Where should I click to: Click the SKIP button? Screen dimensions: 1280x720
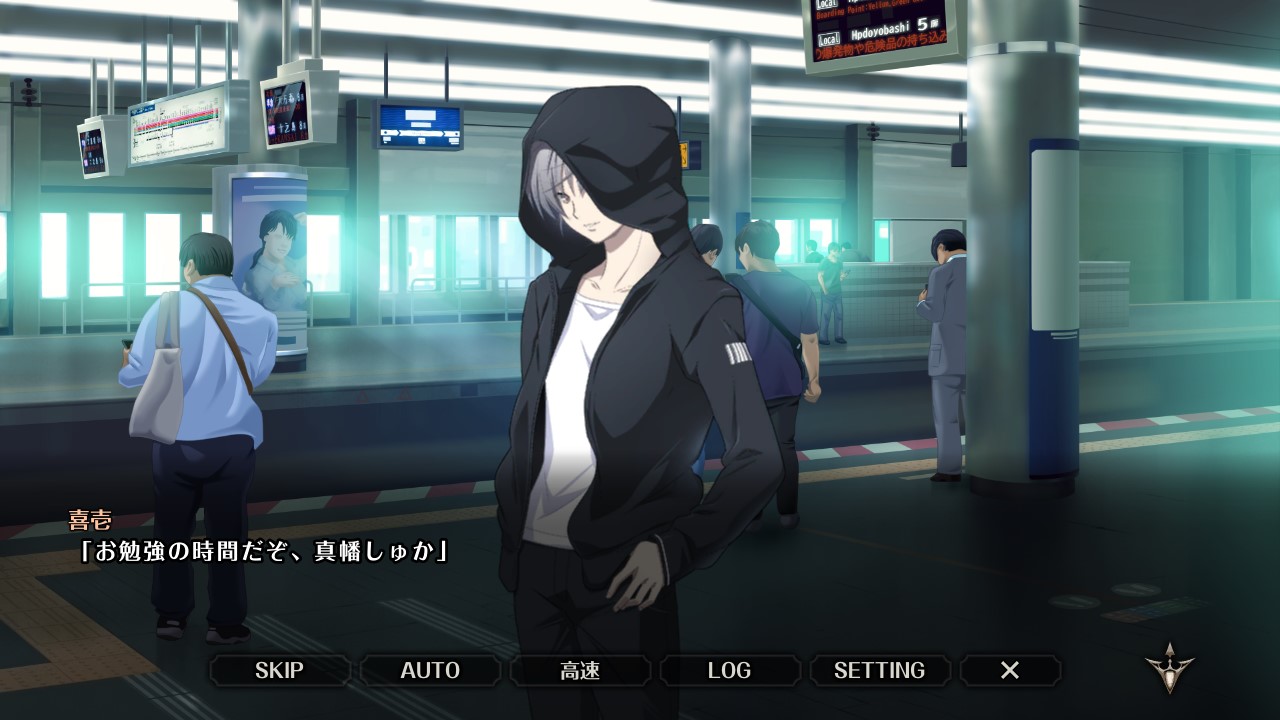279,670
